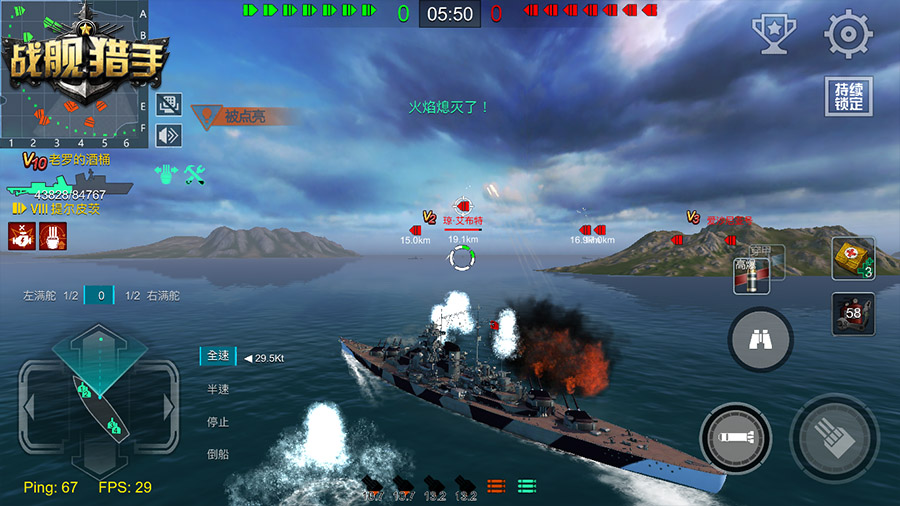The width and height of the screenshot is (900, 506).
Task: Set speed to 半速 half speed
Action: (218, 389)
